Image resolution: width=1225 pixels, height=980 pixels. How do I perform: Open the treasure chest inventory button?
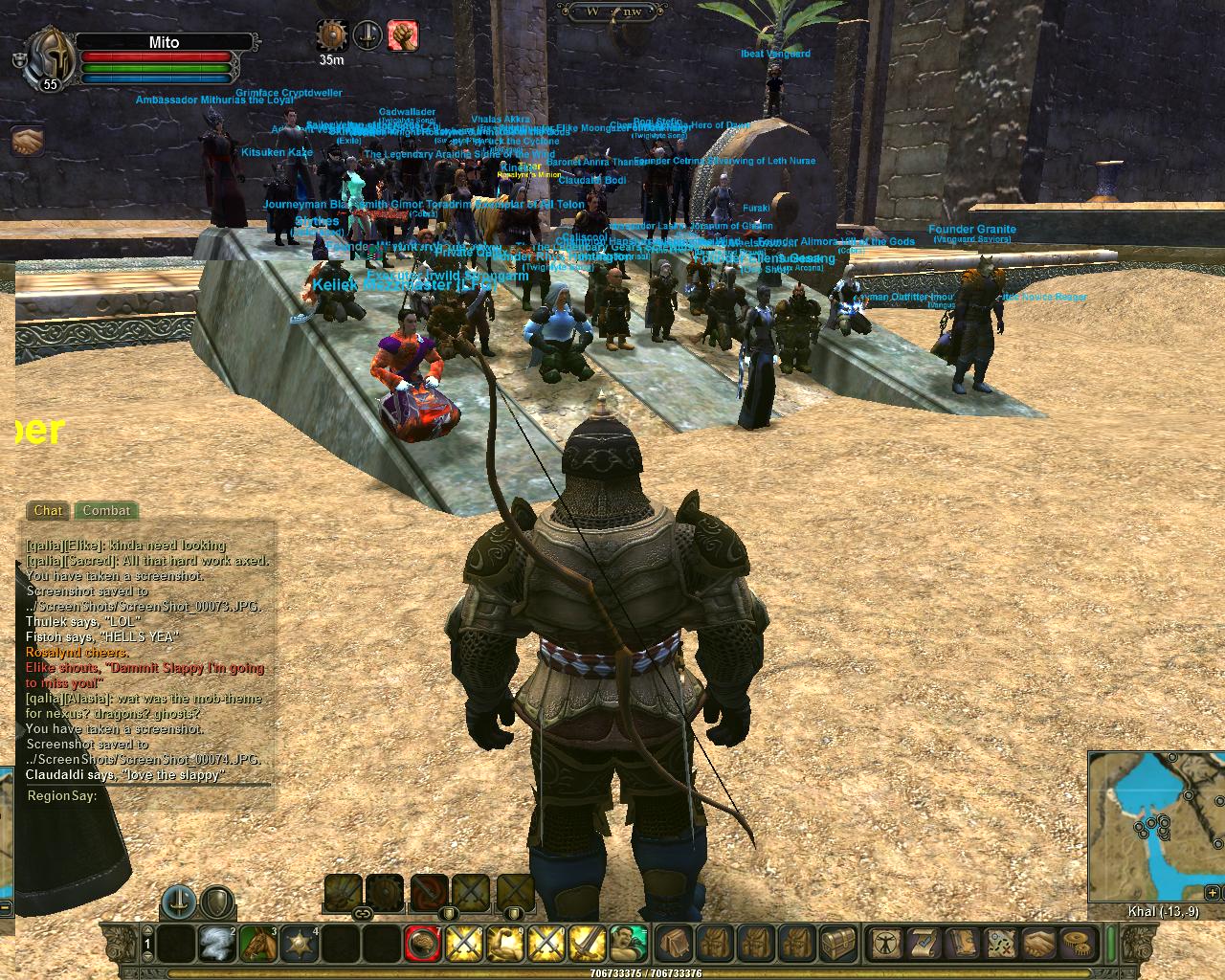click(839, 944)
